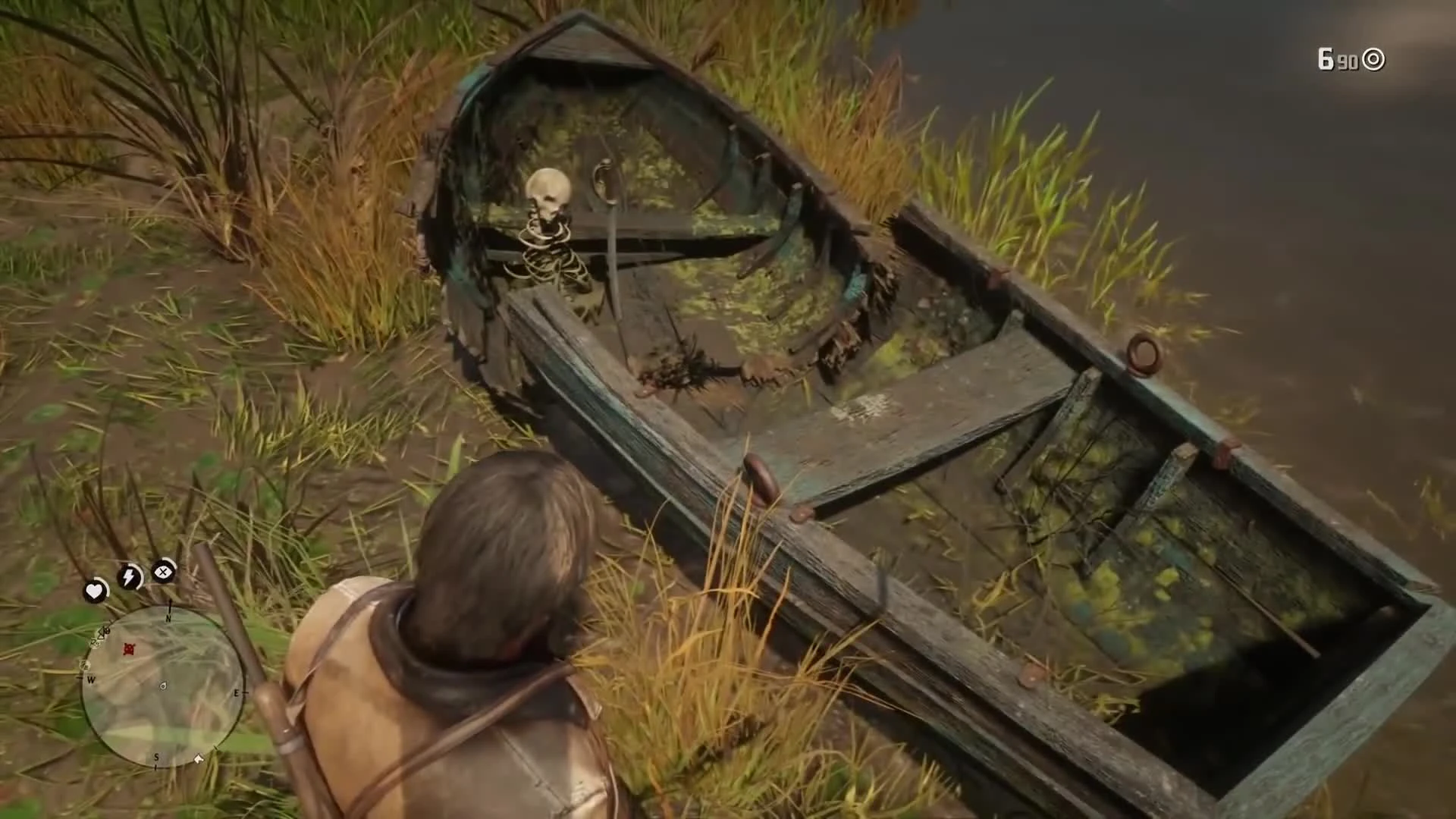Click the W compass label on the minimap
This screenshot has height=819, width=1456.
coord(92,679)
